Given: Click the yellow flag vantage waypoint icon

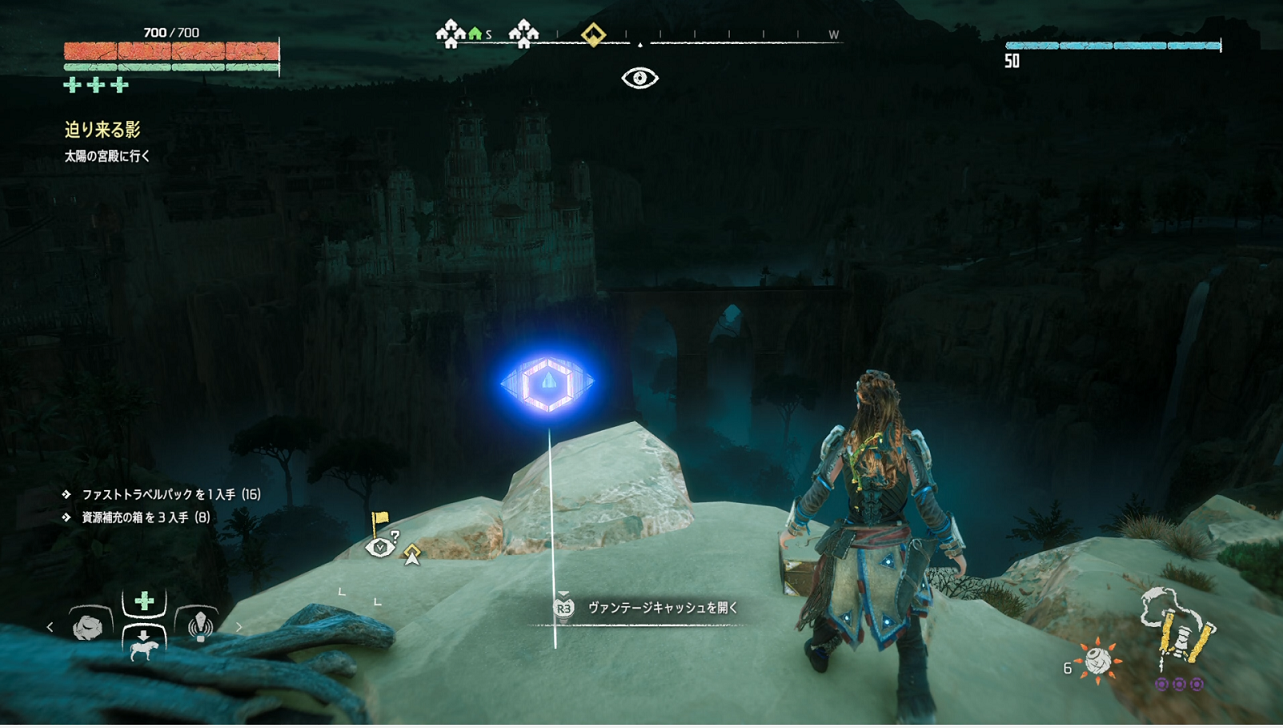Looking at the screenshot, I should click(380, 521).
